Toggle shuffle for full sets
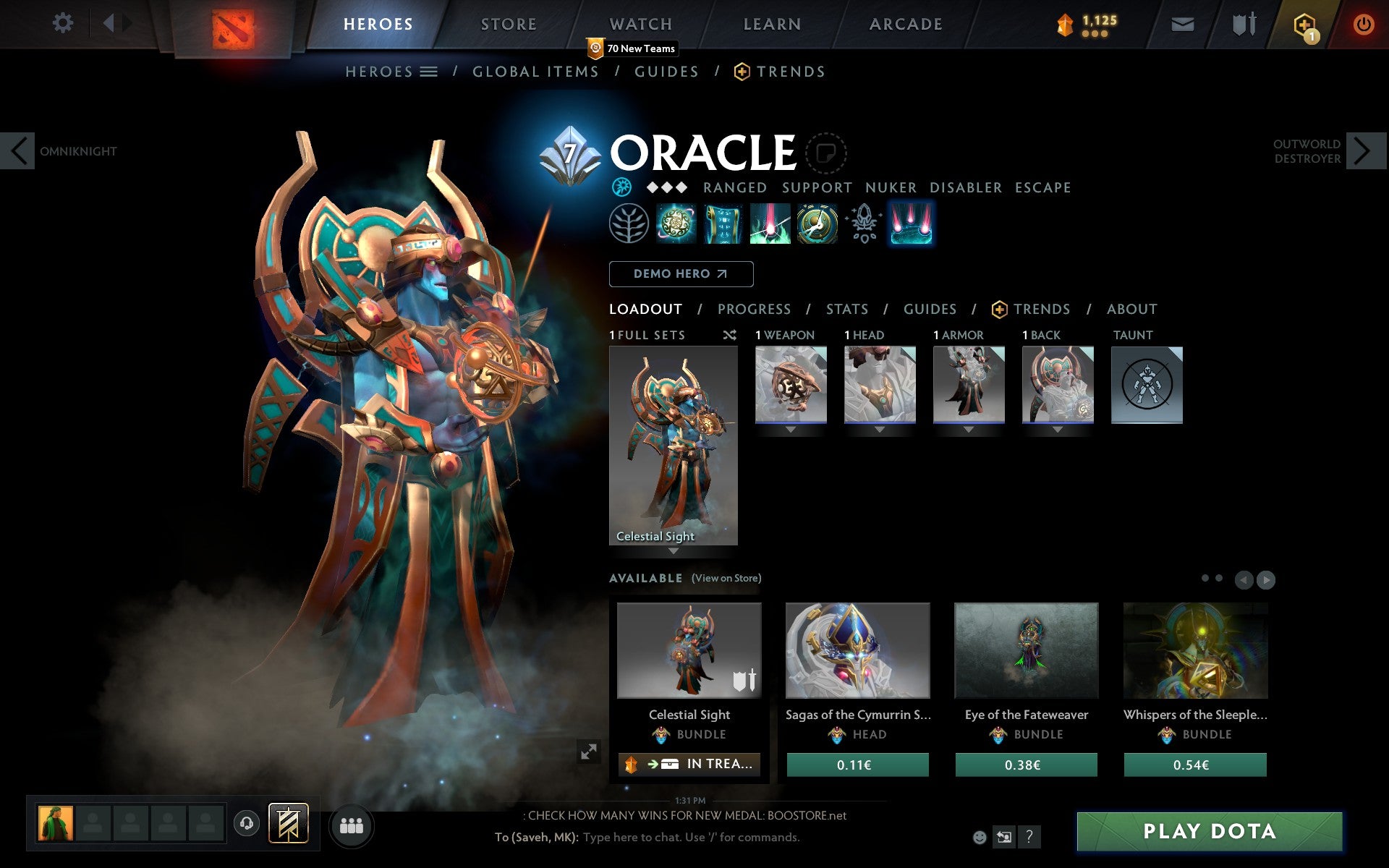Viewport: 1389px width, 868px height. tap(729, 335)
